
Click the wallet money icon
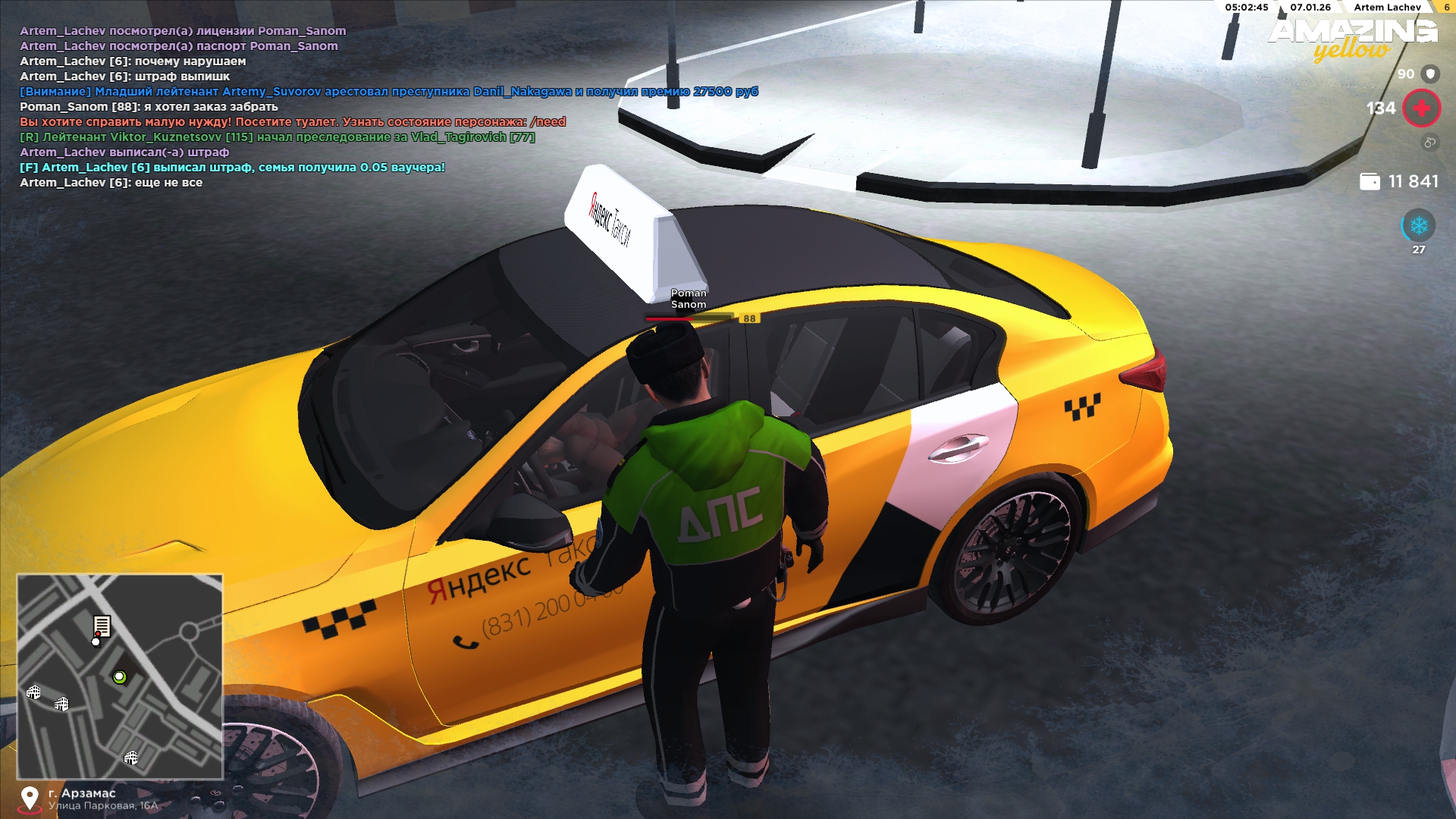1370,182
